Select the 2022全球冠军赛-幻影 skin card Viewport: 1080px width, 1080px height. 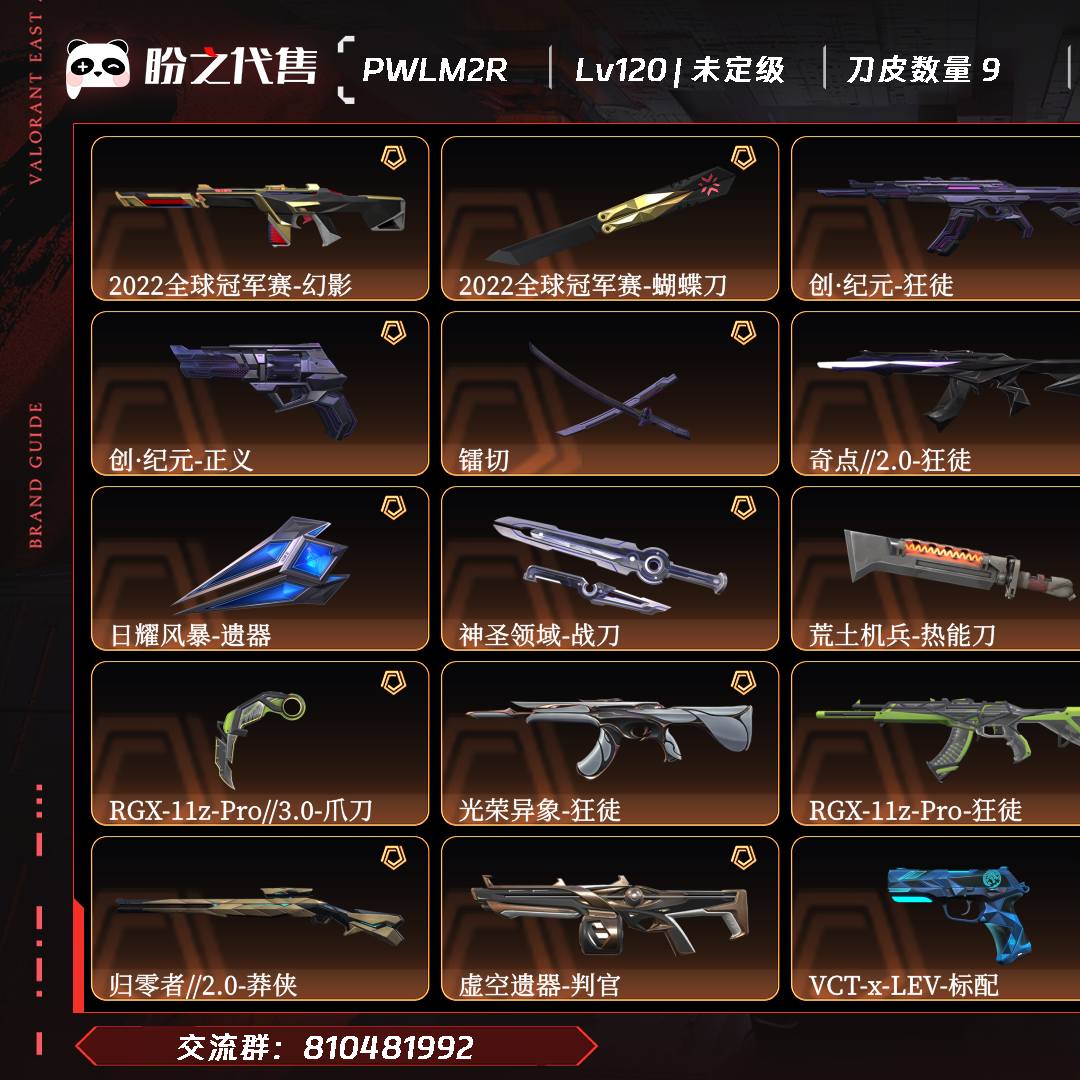[260, 218]
